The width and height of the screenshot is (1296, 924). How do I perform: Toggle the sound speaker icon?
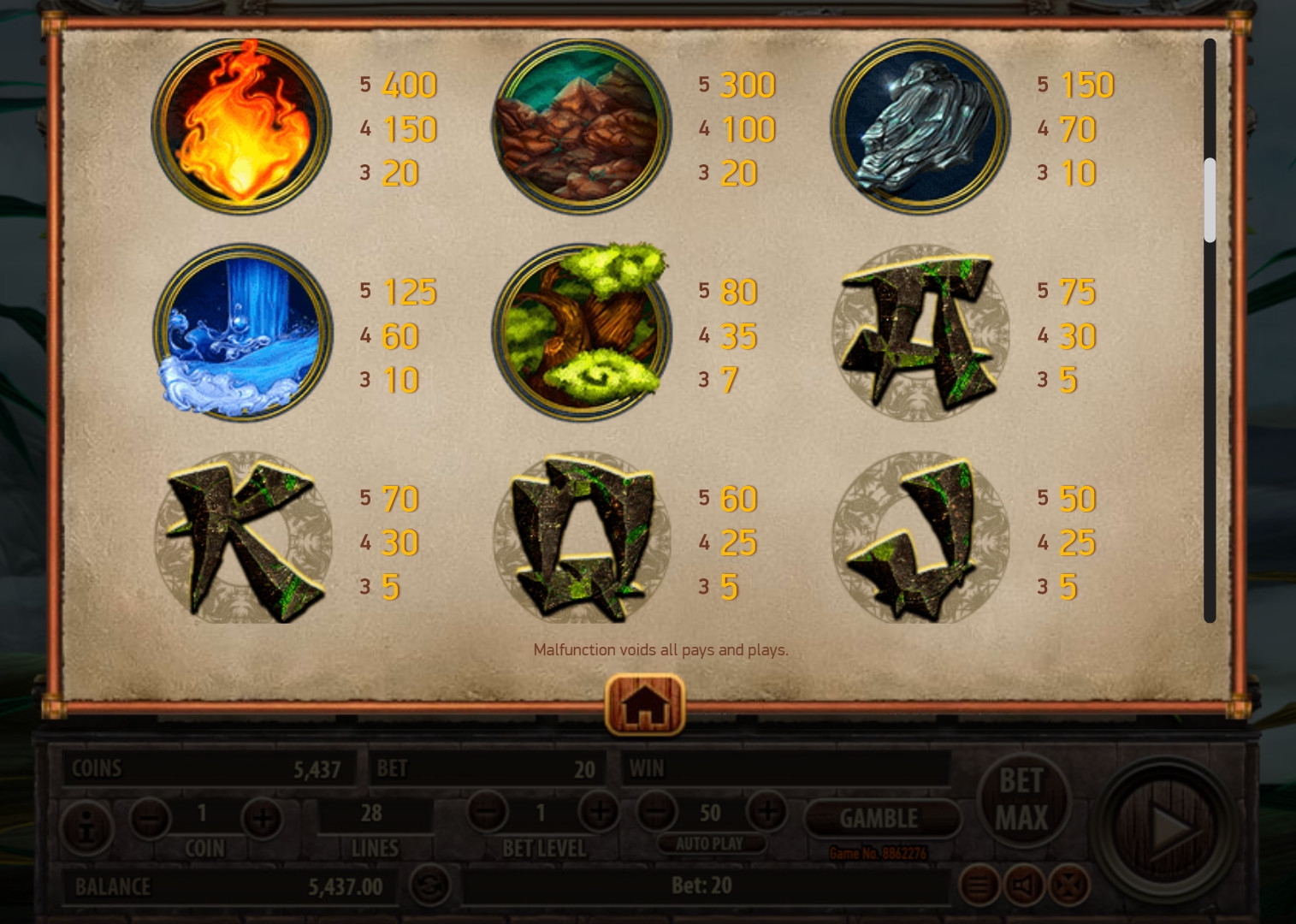pyautogui.click(x=1025, y=885)
